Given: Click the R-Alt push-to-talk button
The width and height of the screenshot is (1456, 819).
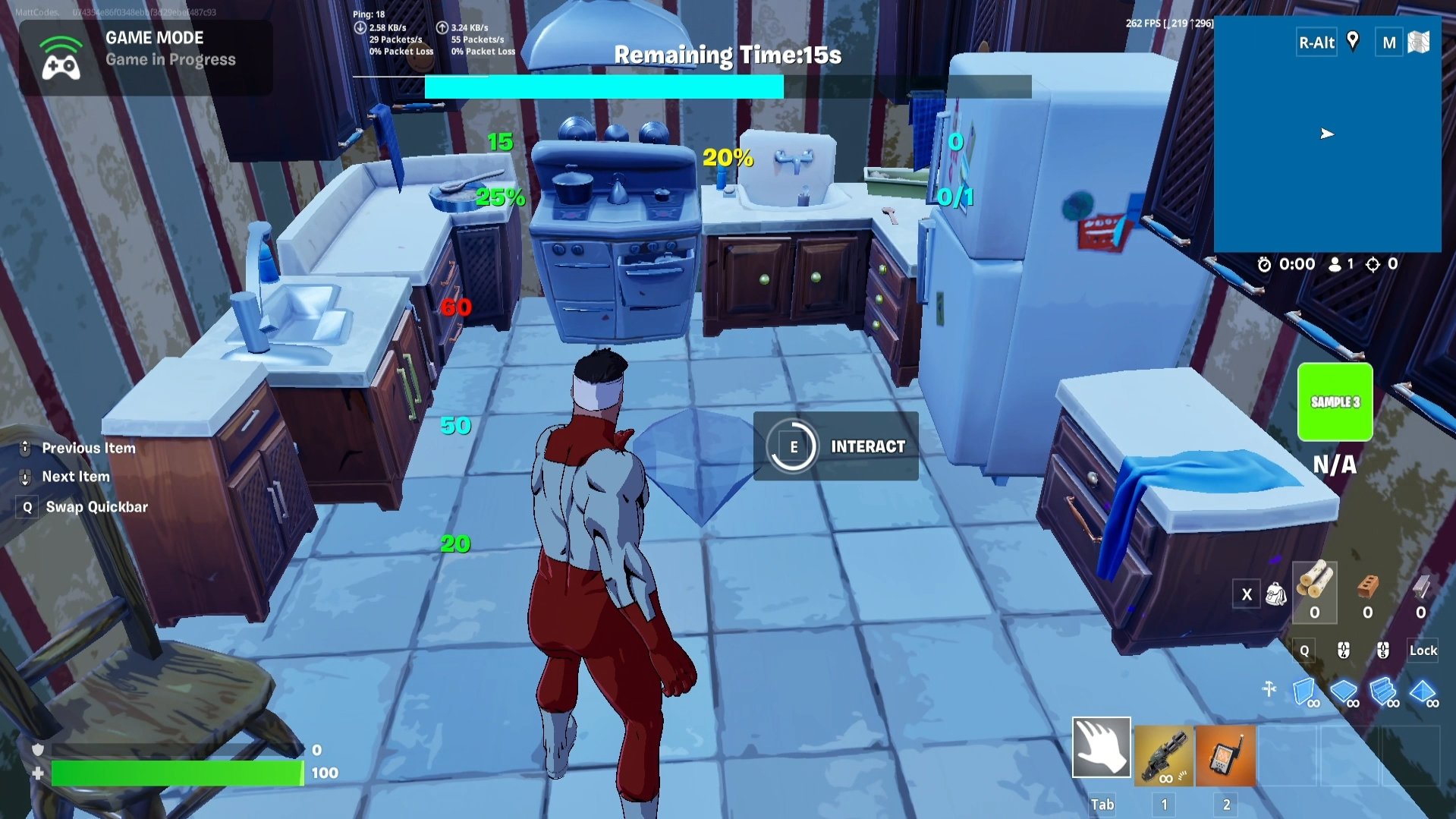Looking at the screenshot, I should pyautogui.click(x=1315, y=43).
